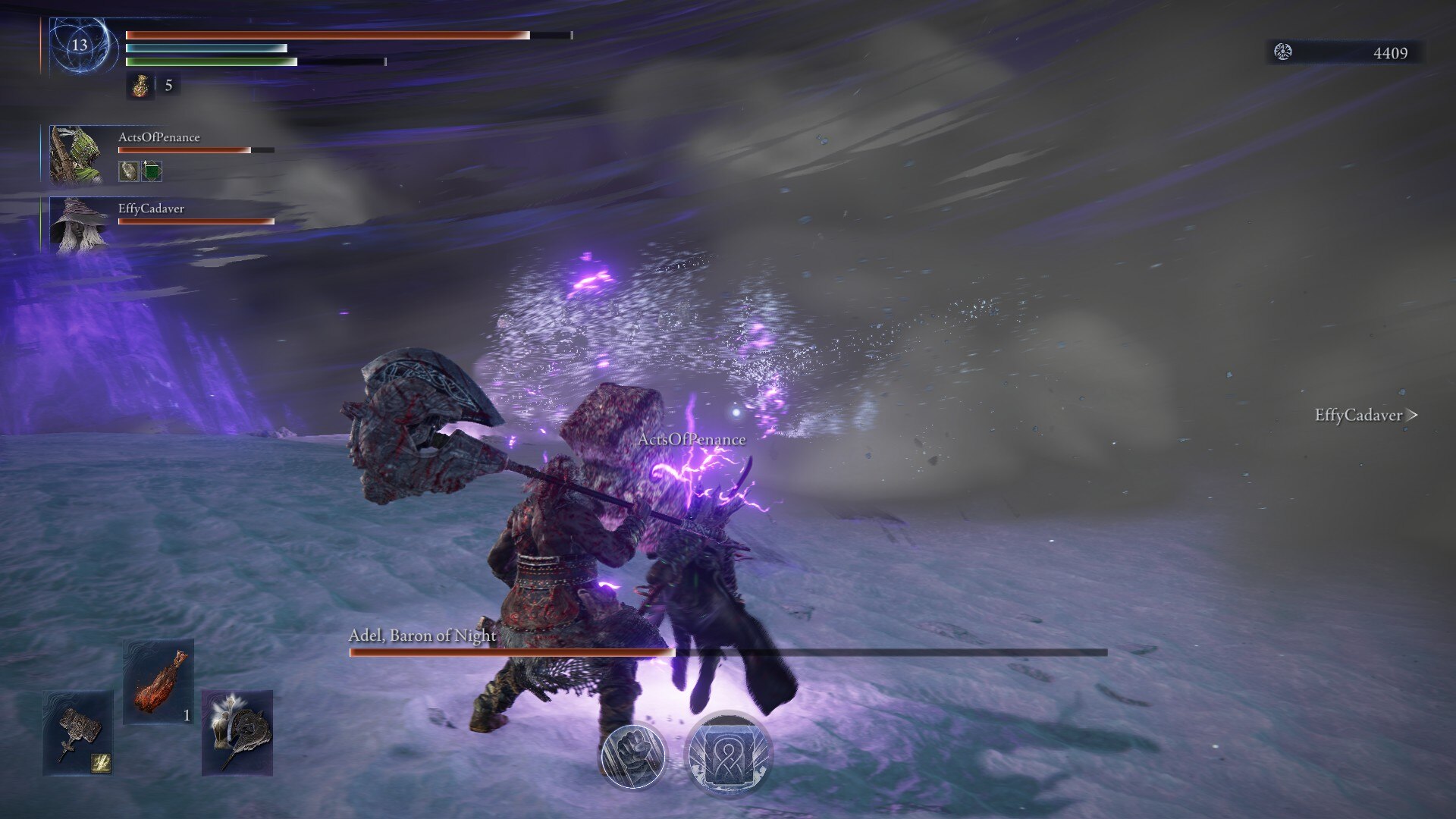The width and height of the screenshot is (1456, 819).
Task: Select the level 13 character emblem
Action: click(80, 45)
